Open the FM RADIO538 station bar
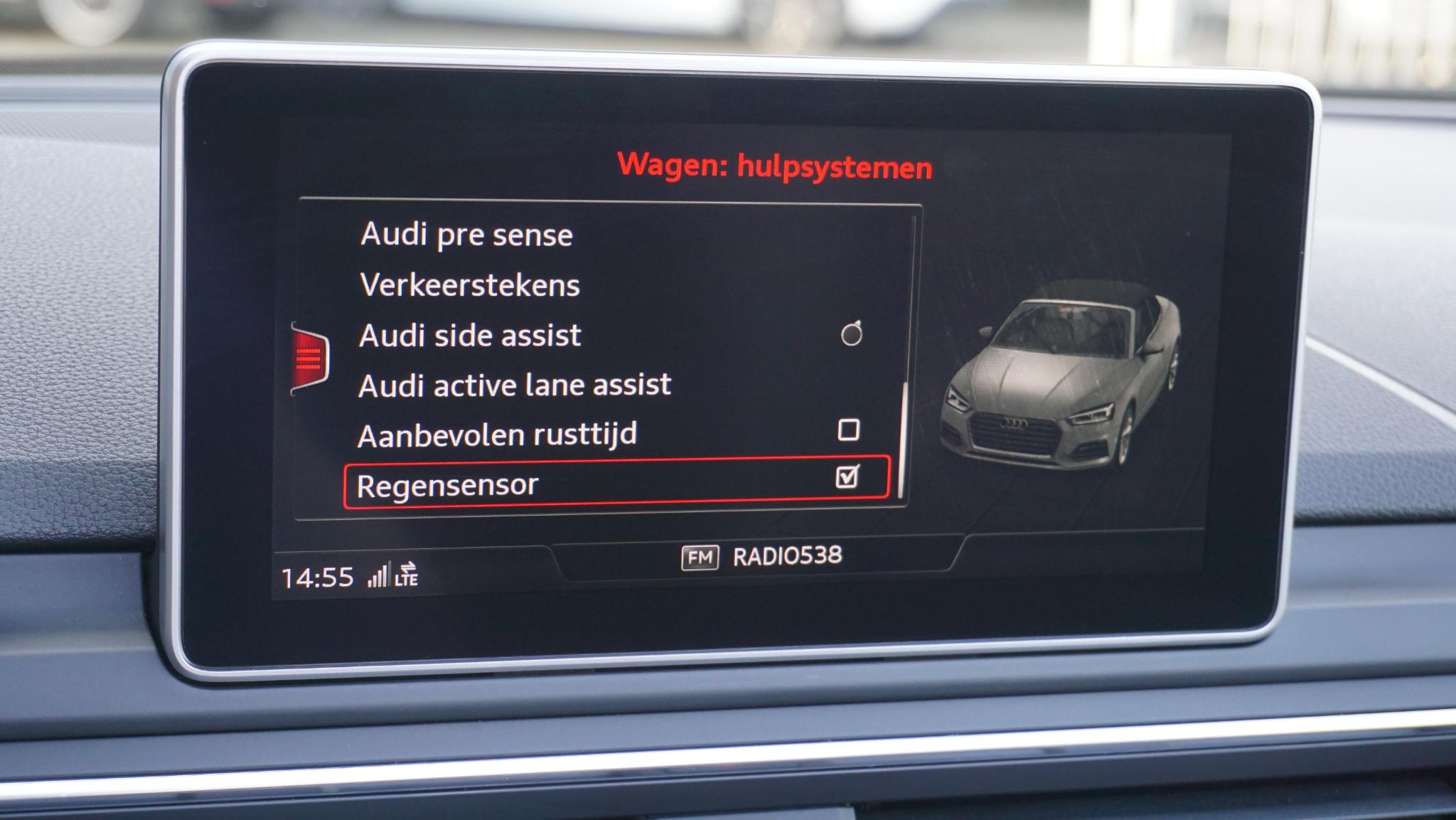Screen dimensions: 1456x820 point(761,556)
